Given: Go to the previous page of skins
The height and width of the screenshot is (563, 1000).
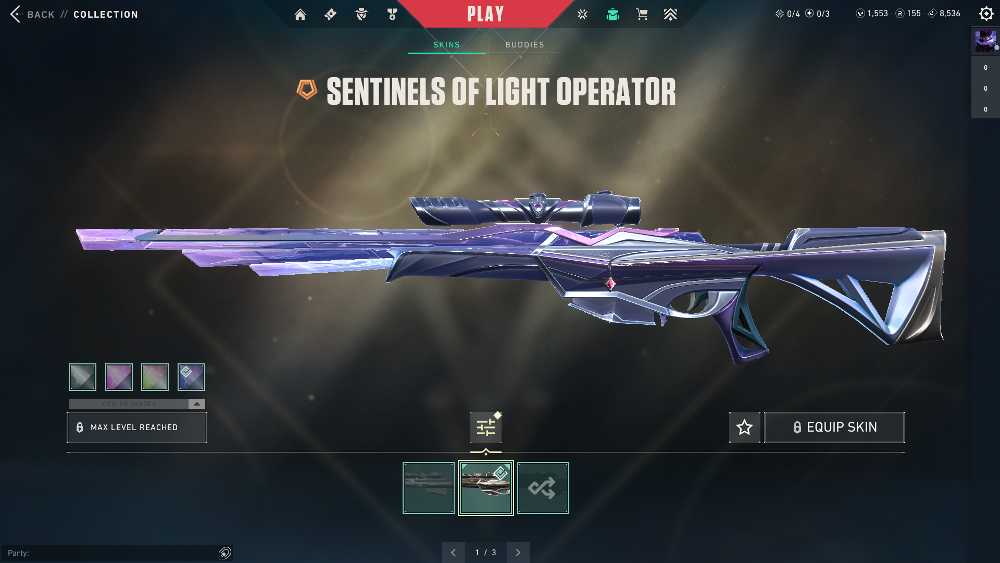Looking at the screenshot, I should click(x=454, y=552).
